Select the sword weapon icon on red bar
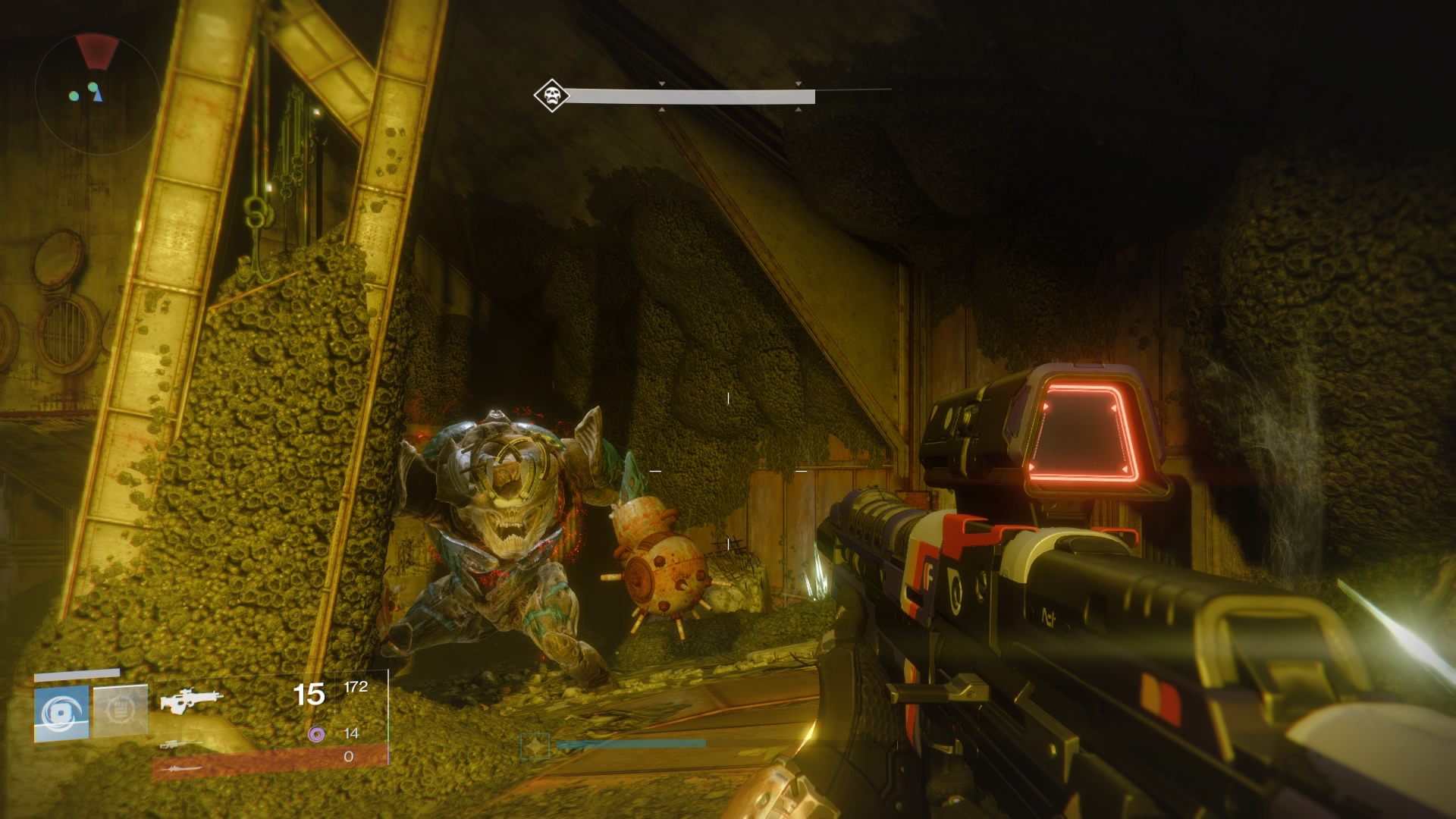The width and height of the screenshot is (1456, 819). 182,767
